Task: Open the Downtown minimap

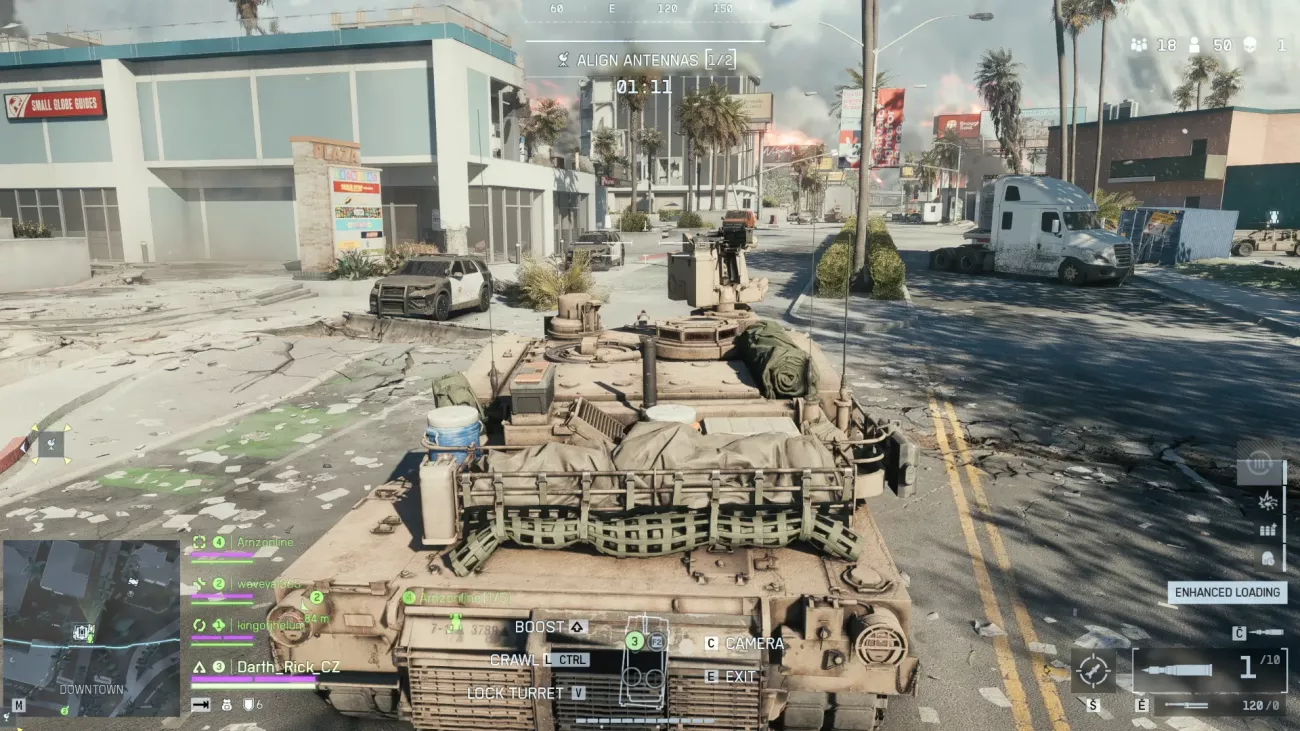Action: 91,628
